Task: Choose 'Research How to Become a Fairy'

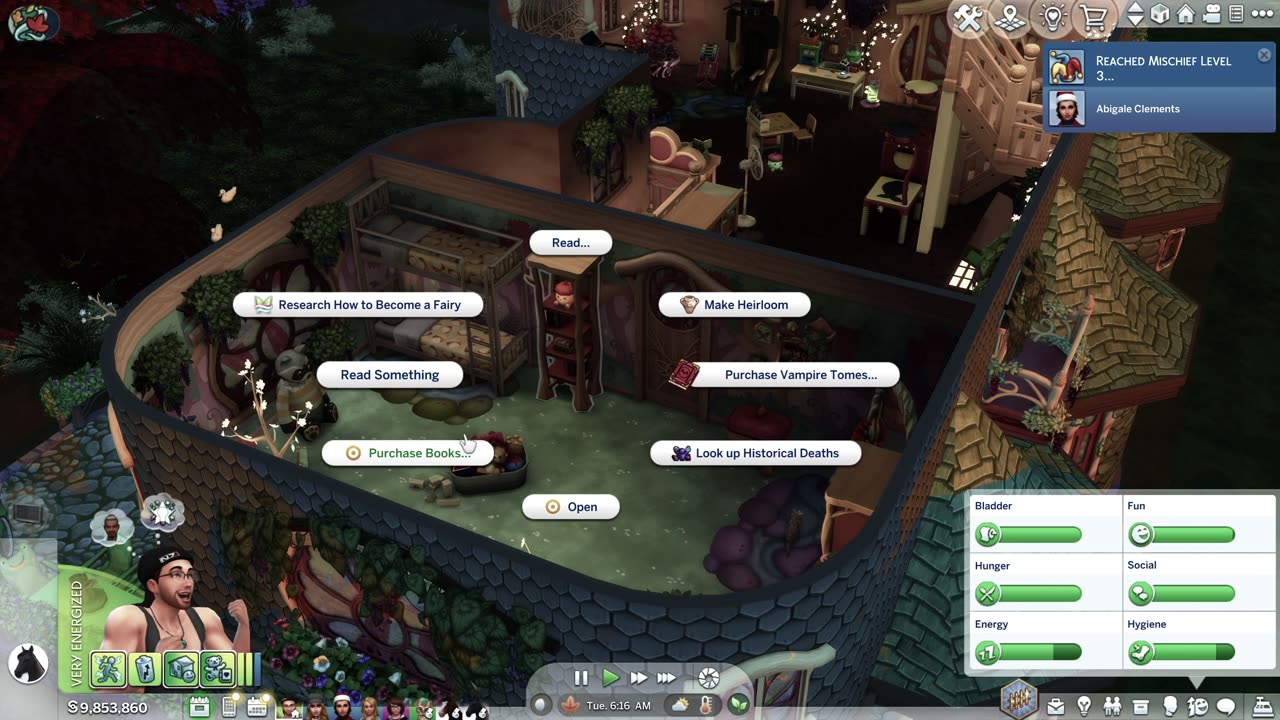Action: 358,305
